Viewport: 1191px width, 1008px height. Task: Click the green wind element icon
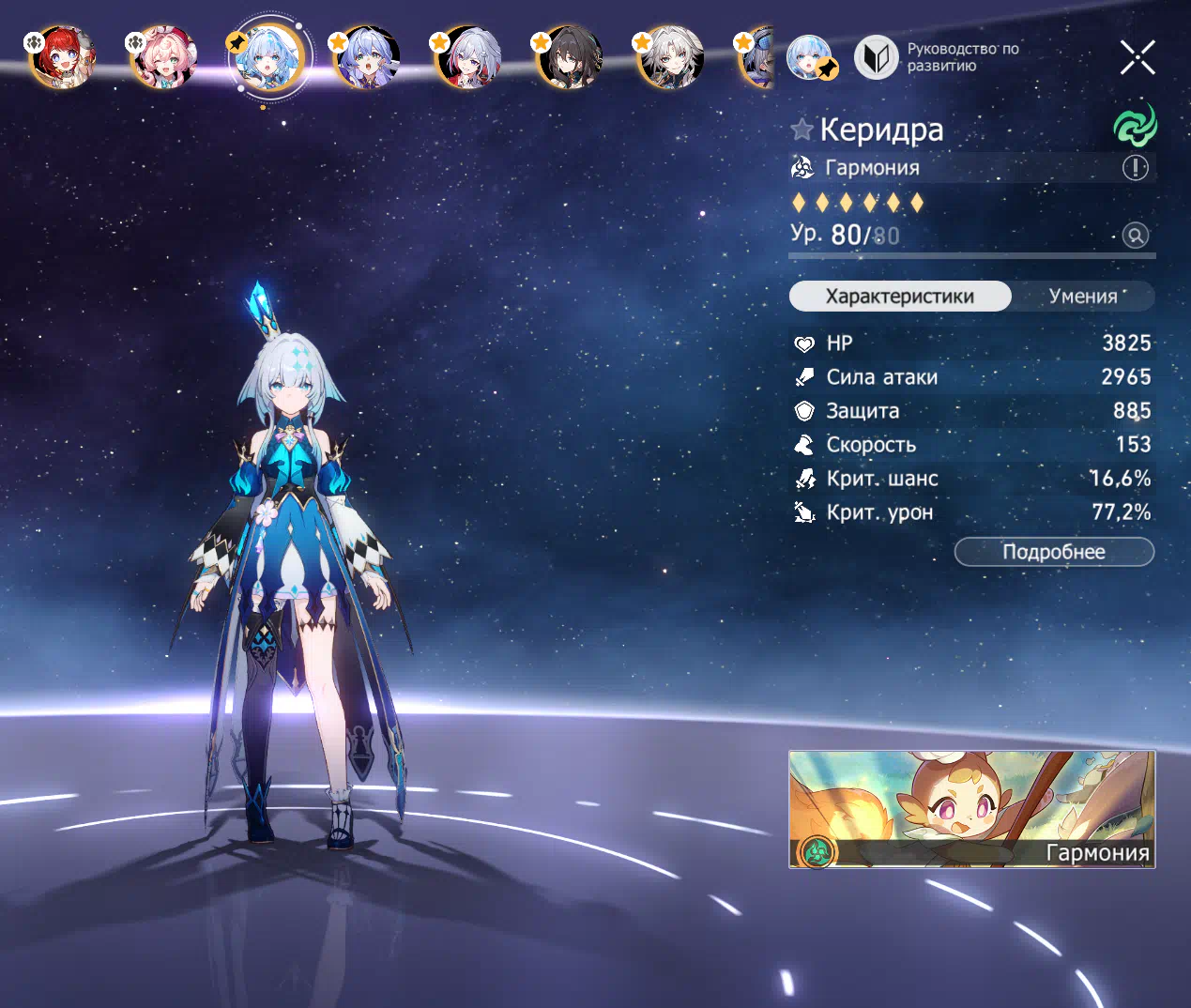point(1135,125)
